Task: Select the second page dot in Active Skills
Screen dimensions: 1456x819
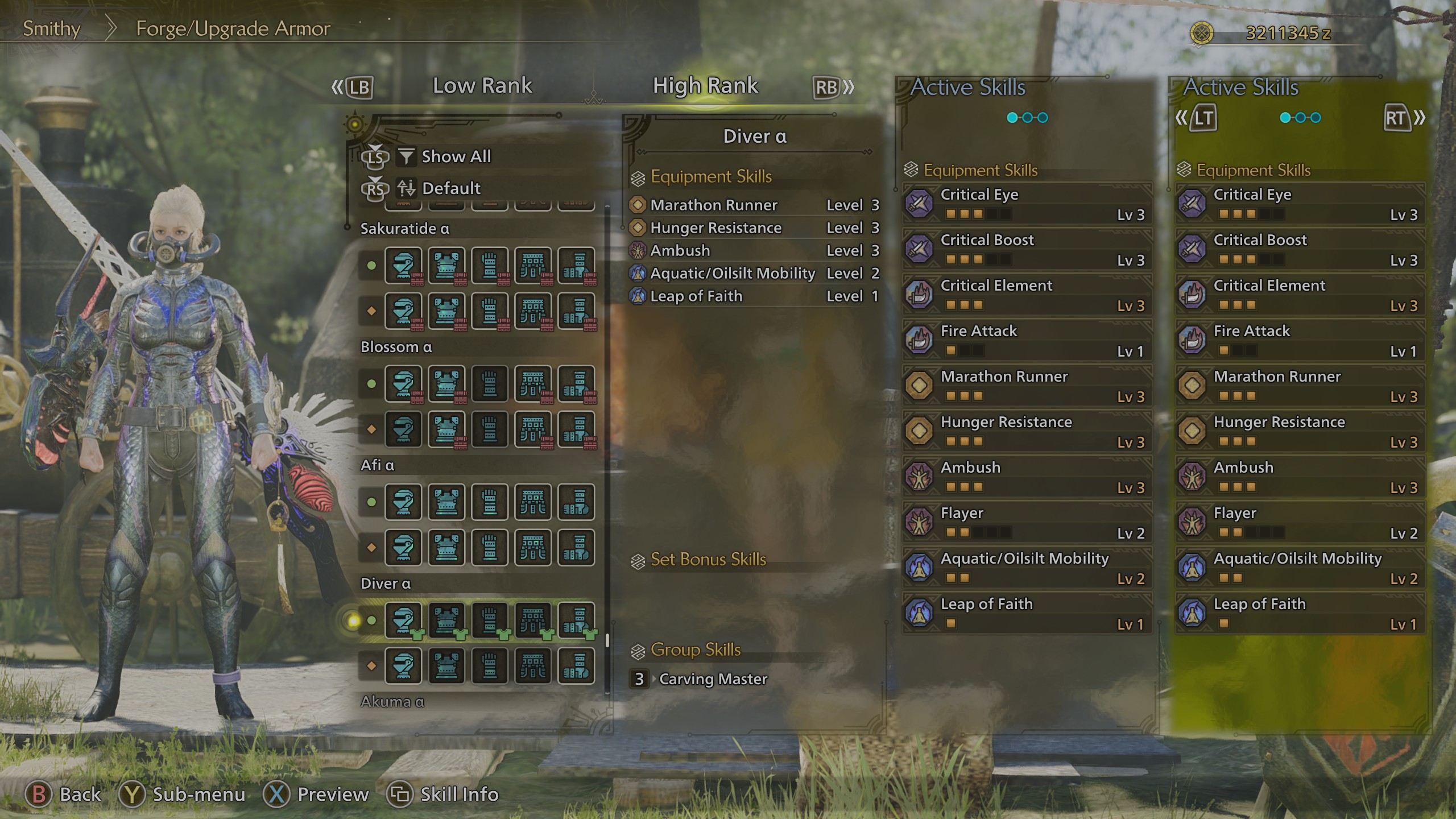Action: click(x=1027, y=117)
